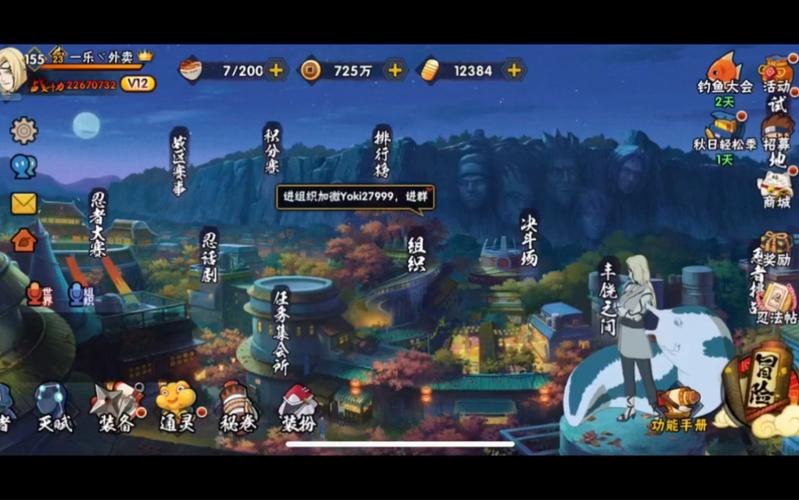This screenshot has height=500, width=799.
Task: Tap the V12 VIP badge
Action: [138, 84]
